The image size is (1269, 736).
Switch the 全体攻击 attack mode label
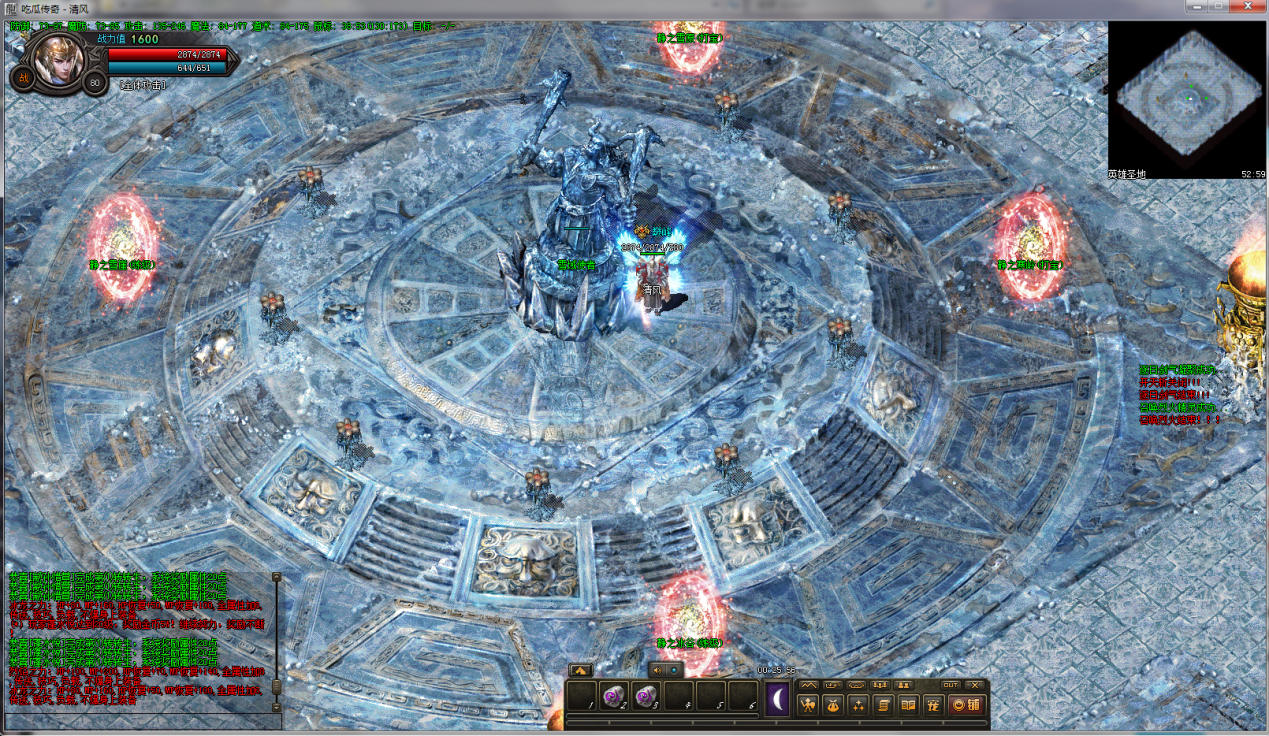click(x=144, y=86)
